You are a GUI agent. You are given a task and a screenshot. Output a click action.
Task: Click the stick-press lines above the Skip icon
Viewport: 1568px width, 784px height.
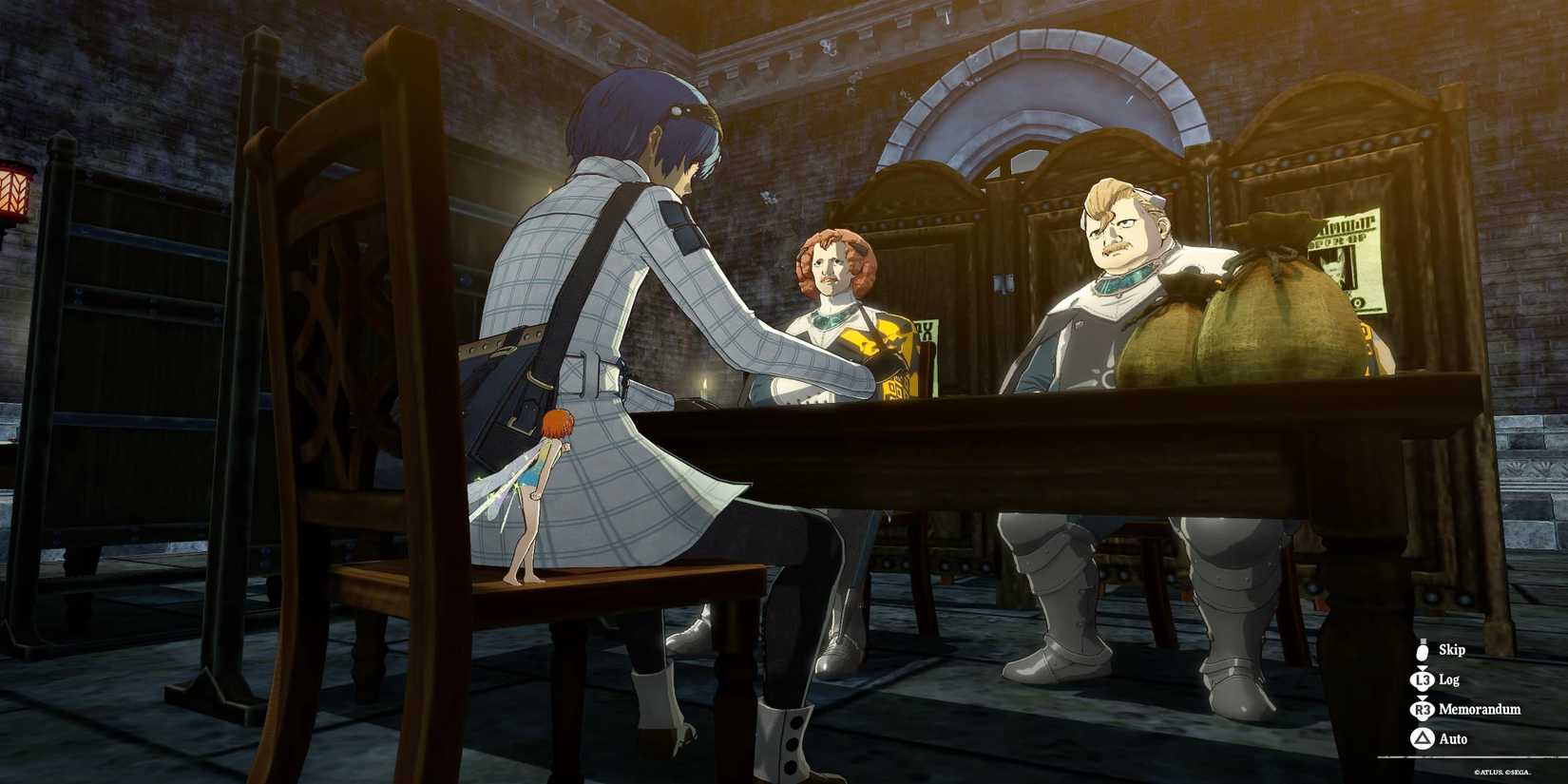(1423, 639)
